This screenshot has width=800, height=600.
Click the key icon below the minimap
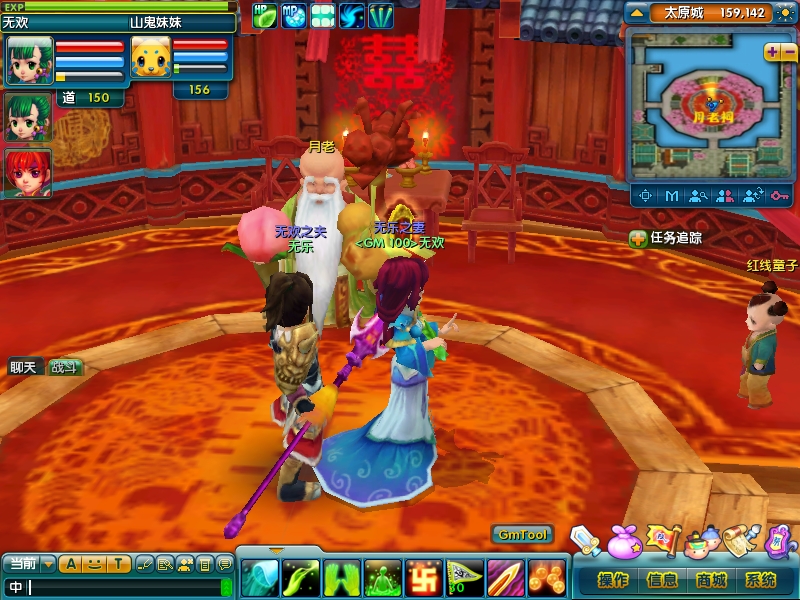tap(779, 195)
